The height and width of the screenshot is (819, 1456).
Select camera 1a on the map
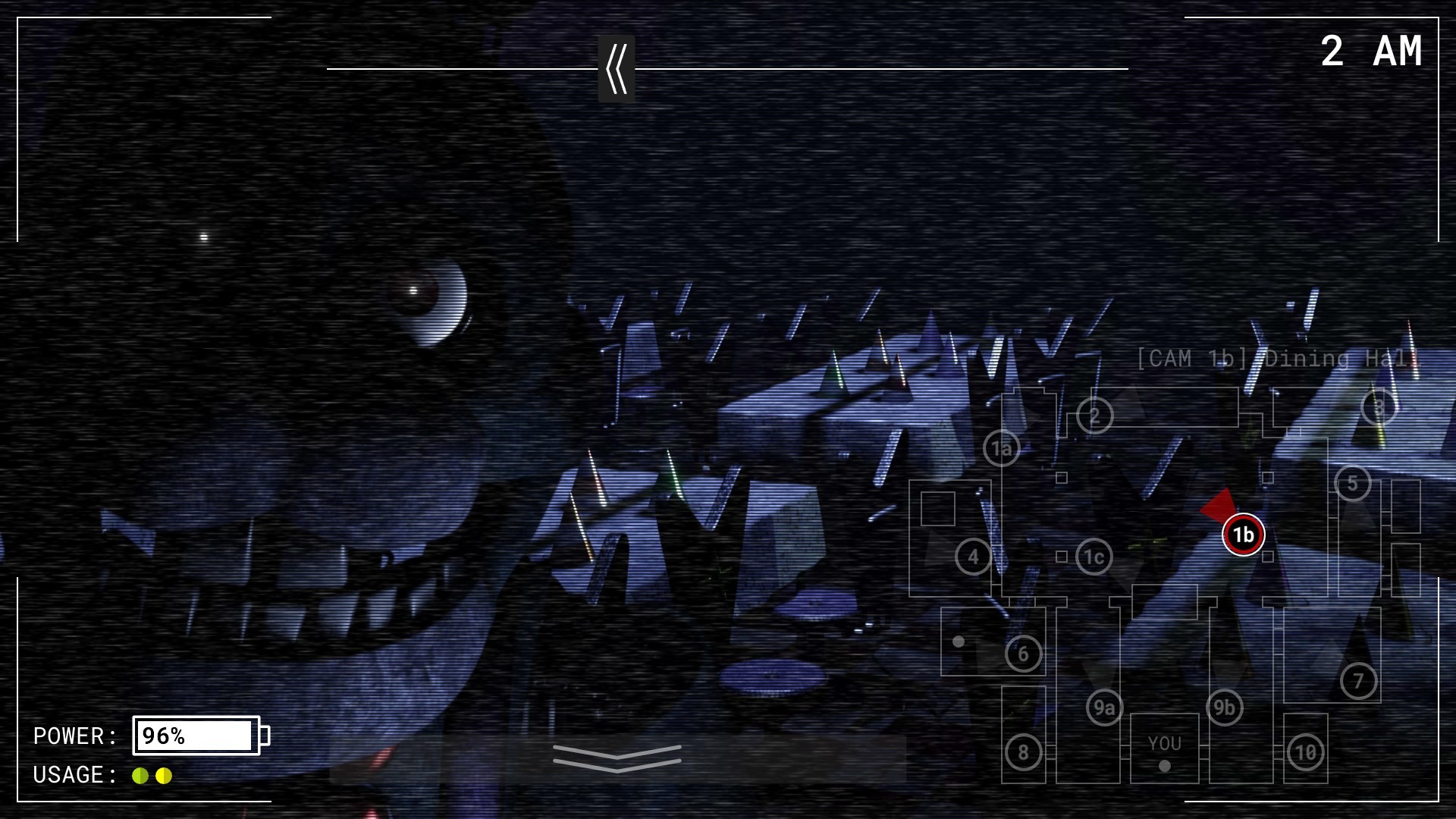tap(1002, 448)
